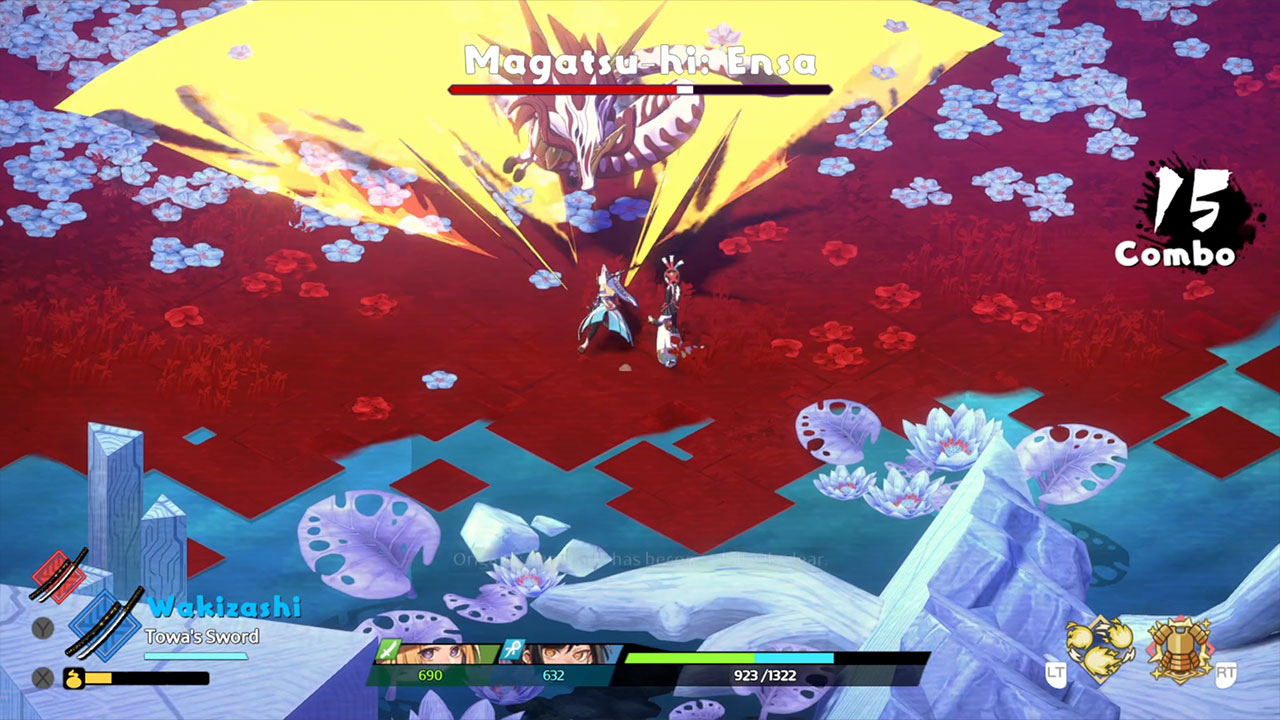Activate the golden armor skill icon

point(1179,648)
